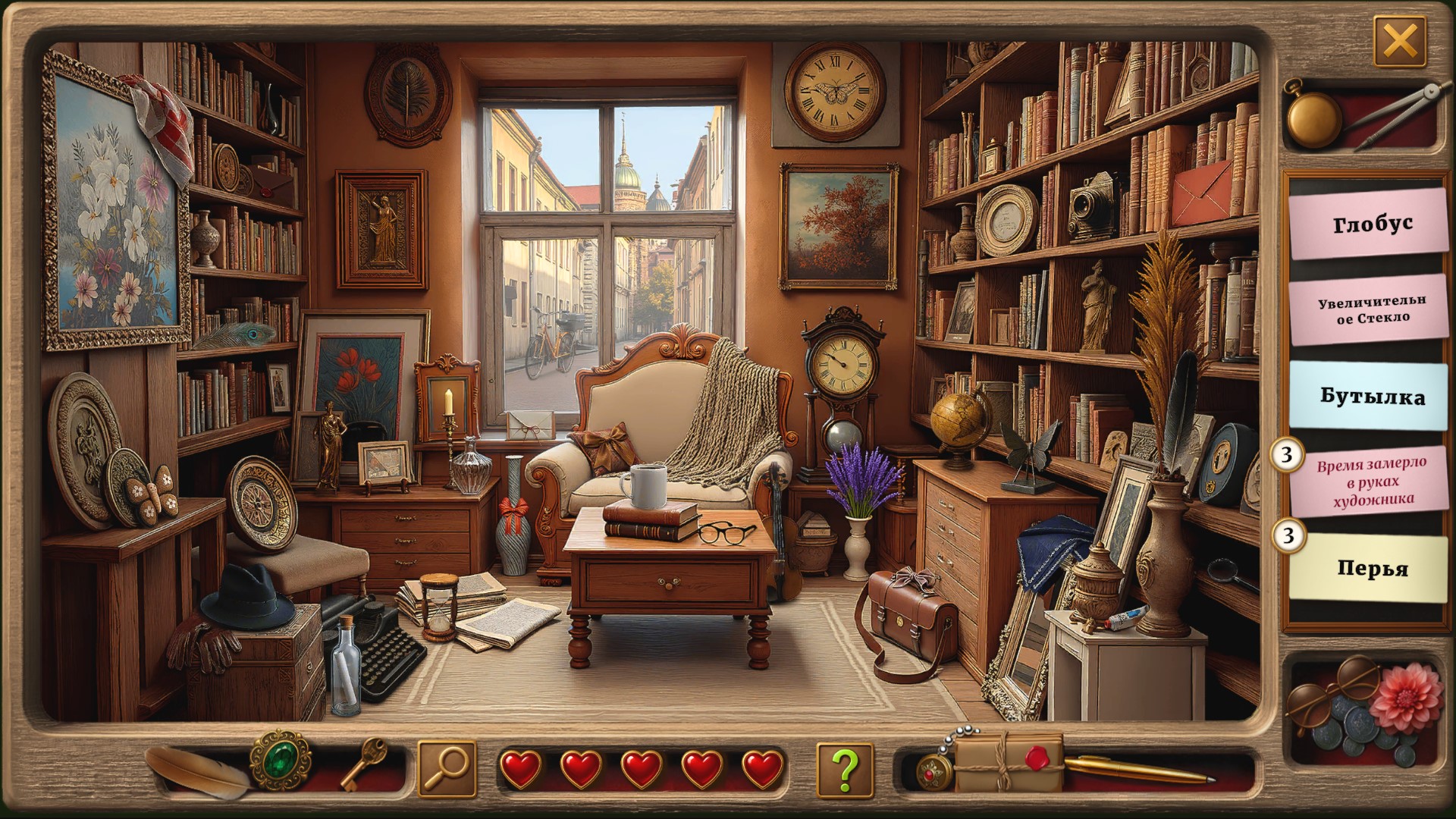Select the golden key item
The width and height of the screenshot is (1456, 819).
click(362, 763)
